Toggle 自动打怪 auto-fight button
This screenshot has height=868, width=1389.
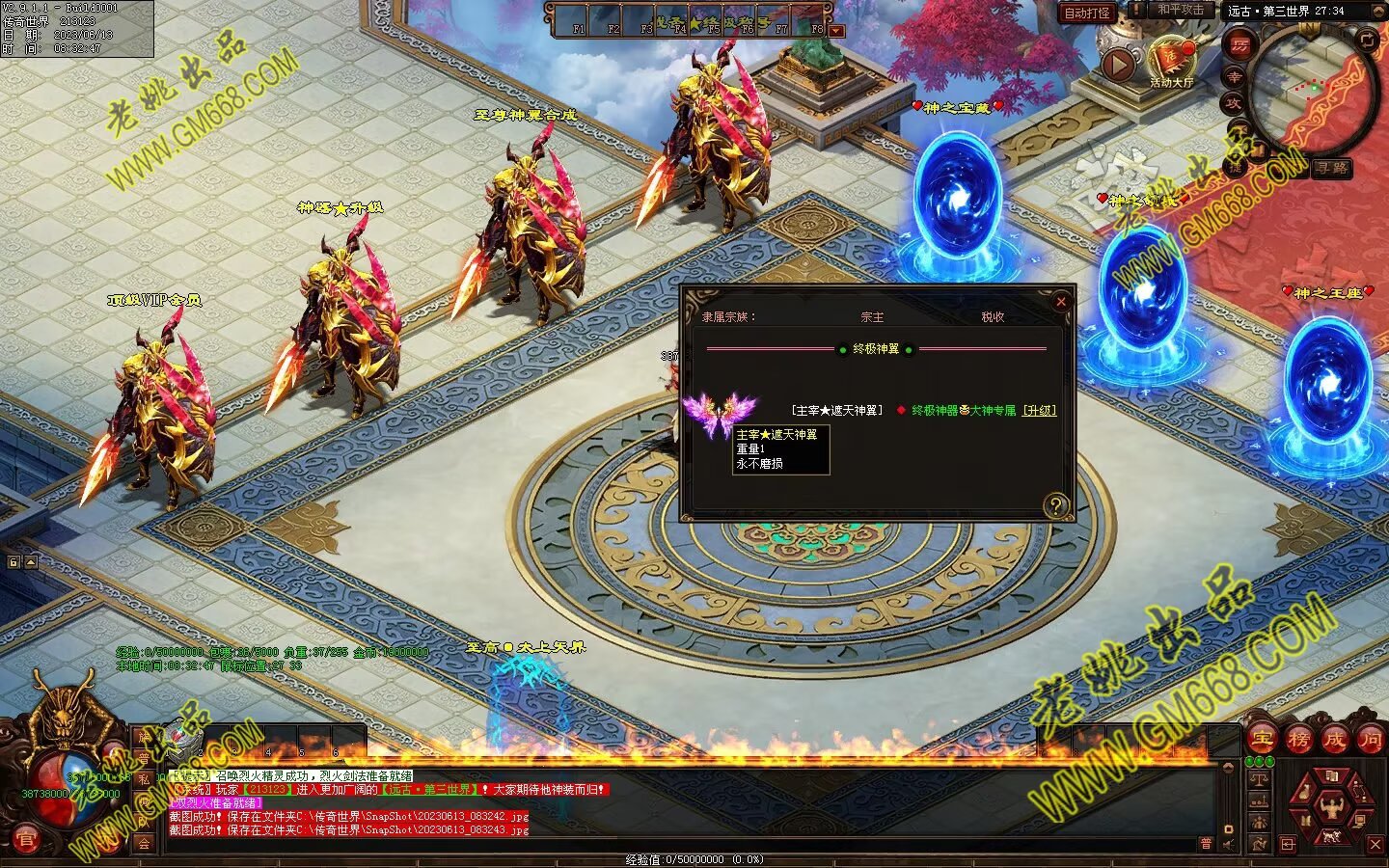(x=1087, y=14)
